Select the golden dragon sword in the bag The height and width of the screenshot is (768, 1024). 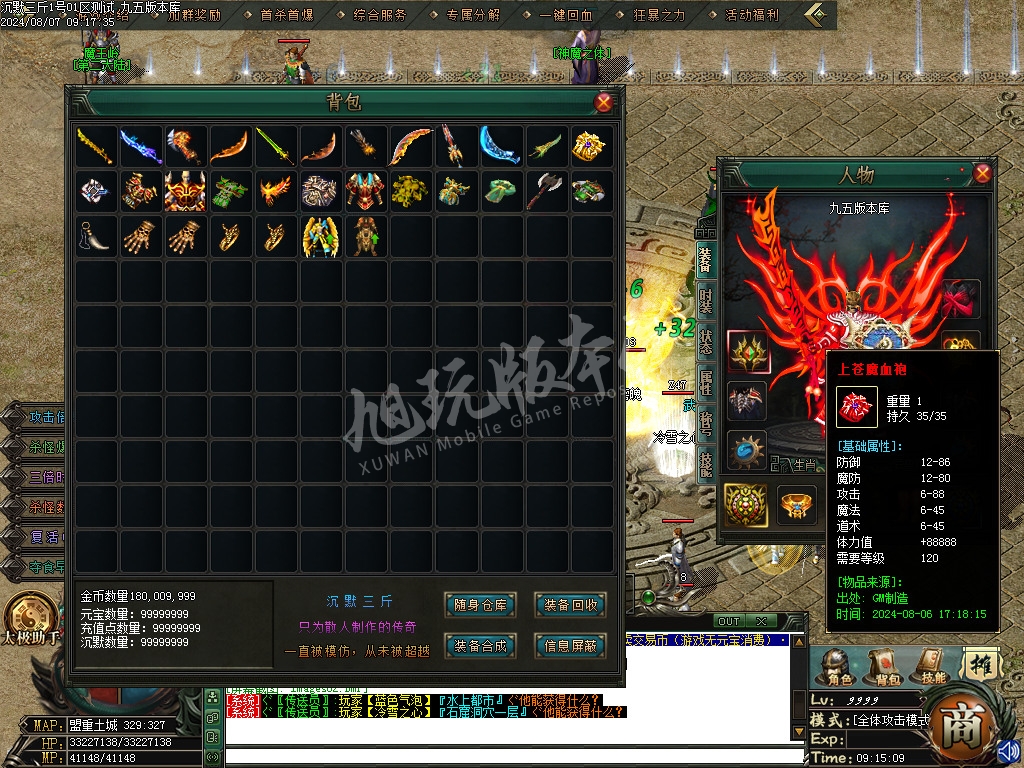click(x=97, y=147)
